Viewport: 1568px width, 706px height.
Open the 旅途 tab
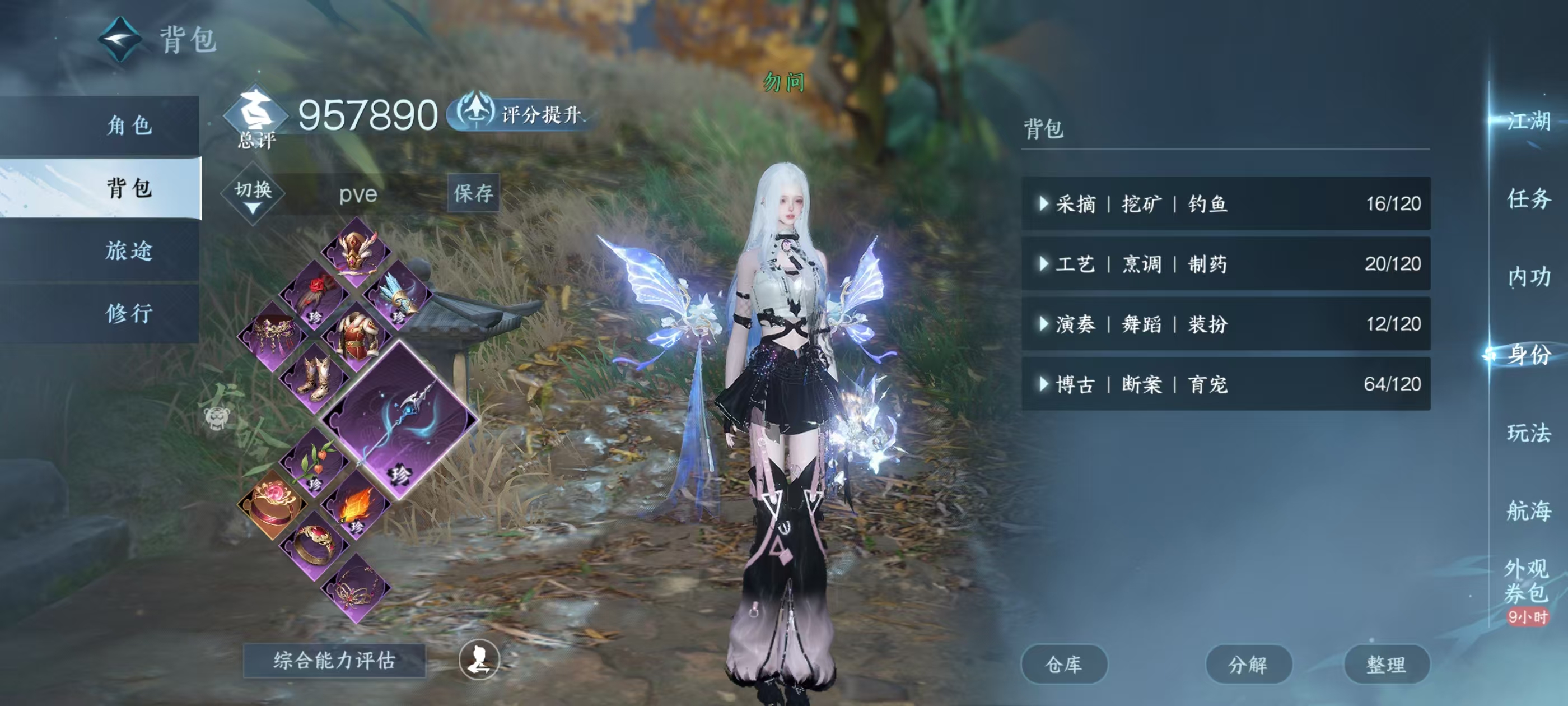coord(128,250)
